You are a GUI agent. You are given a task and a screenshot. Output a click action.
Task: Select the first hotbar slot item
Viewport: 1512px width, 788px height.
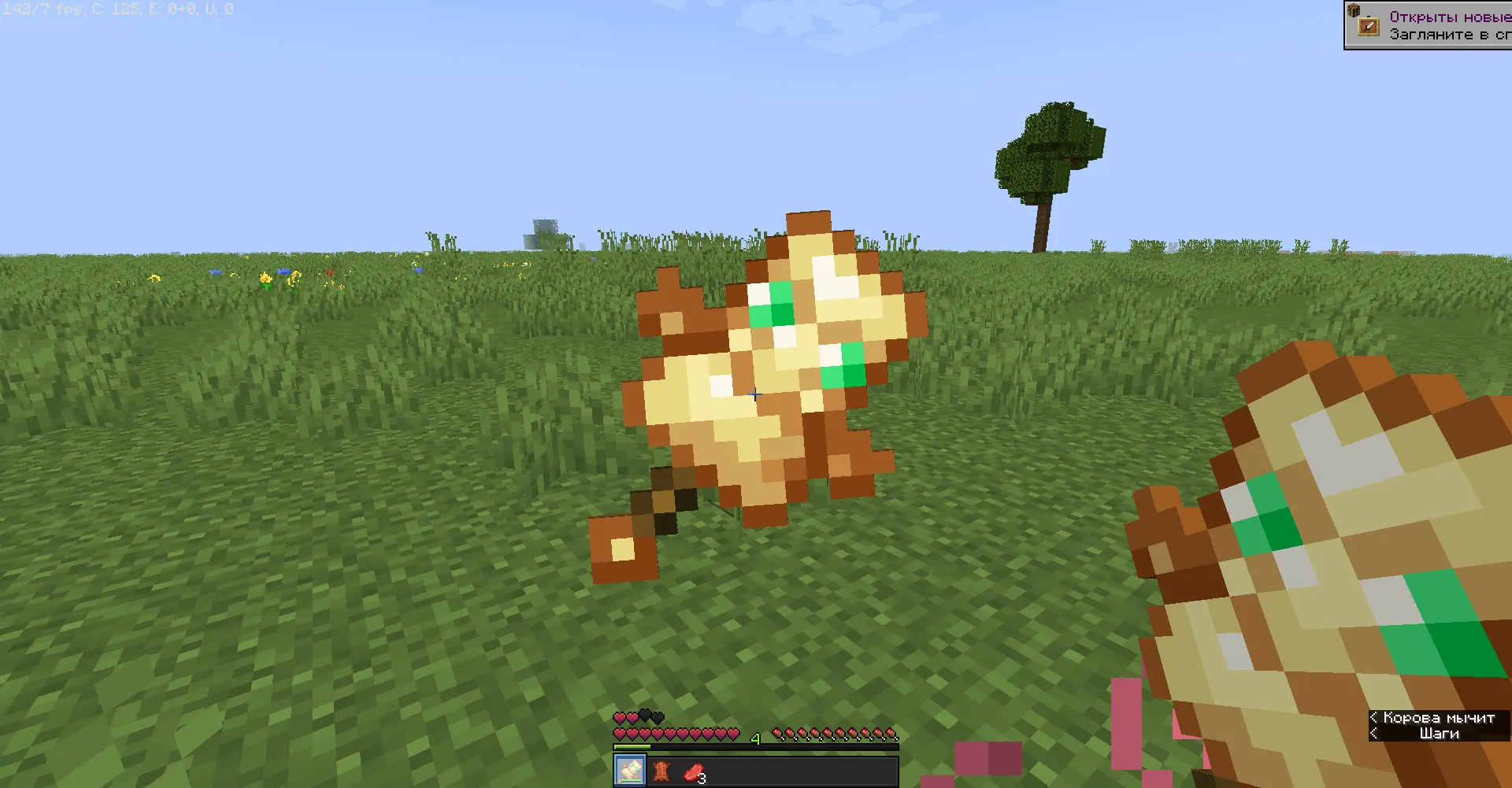pyautogui.click(x=628, y=770)
